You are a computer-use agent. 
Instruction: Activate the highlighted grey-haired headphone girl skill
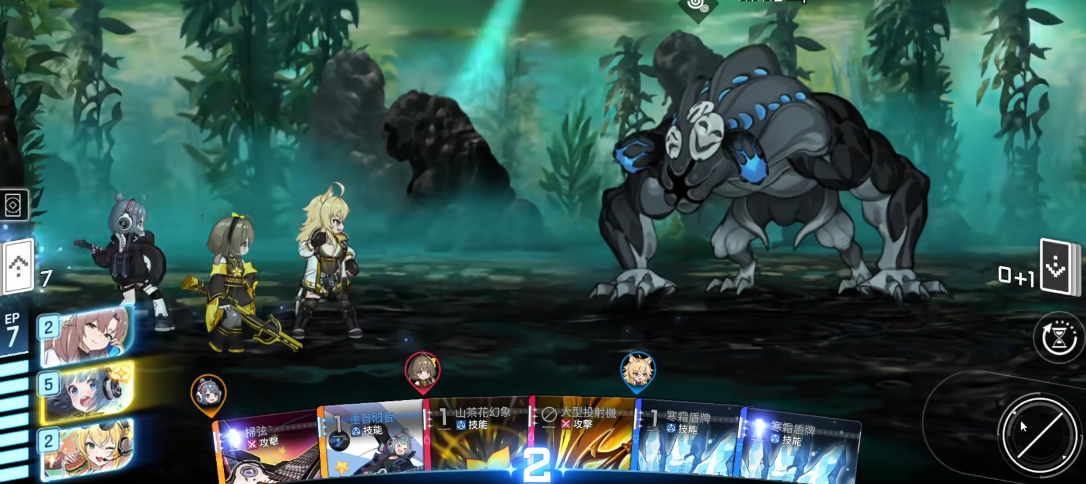tap(86, 391)
